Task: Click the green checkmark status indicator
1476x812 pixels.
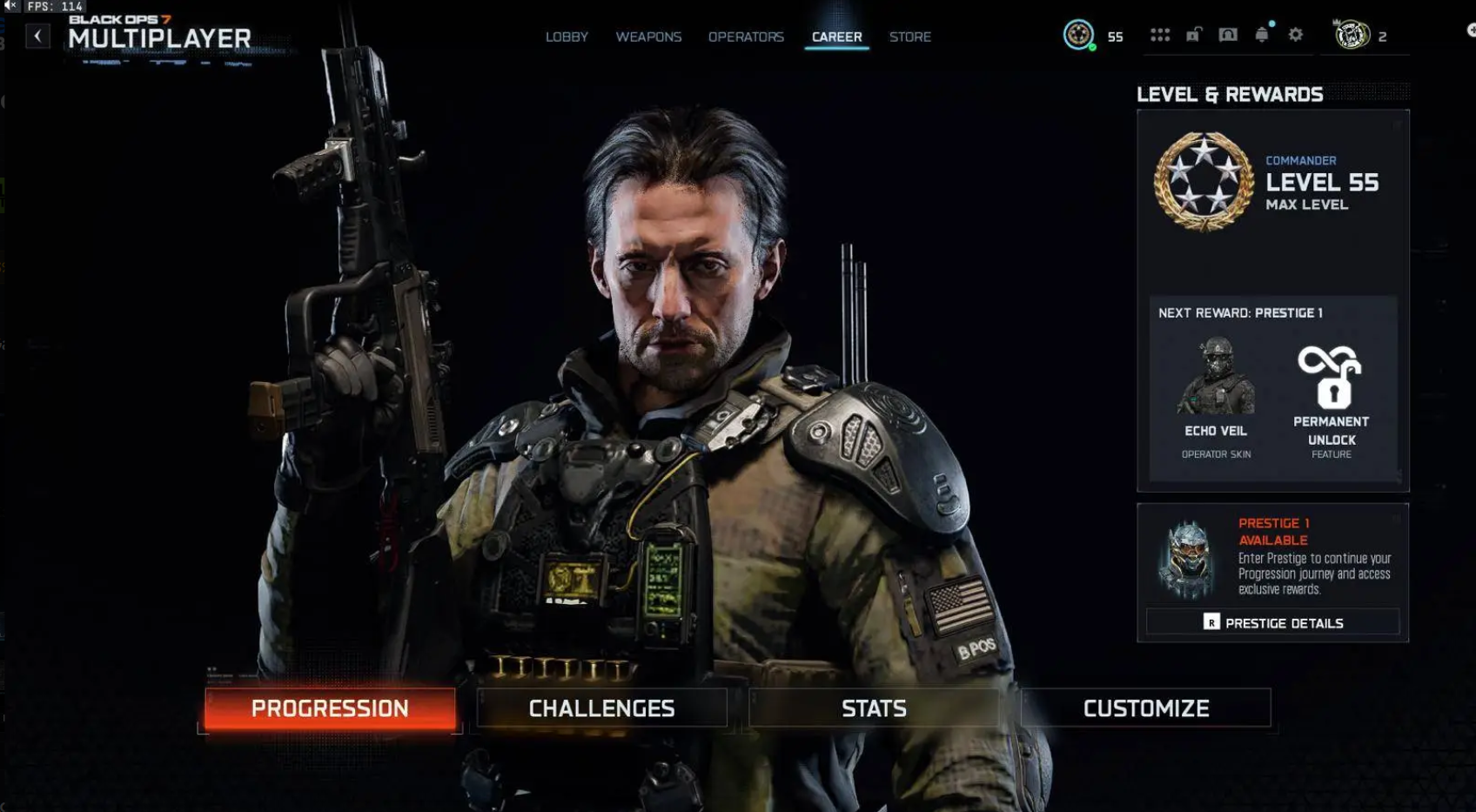Action: click(1090, 45)
